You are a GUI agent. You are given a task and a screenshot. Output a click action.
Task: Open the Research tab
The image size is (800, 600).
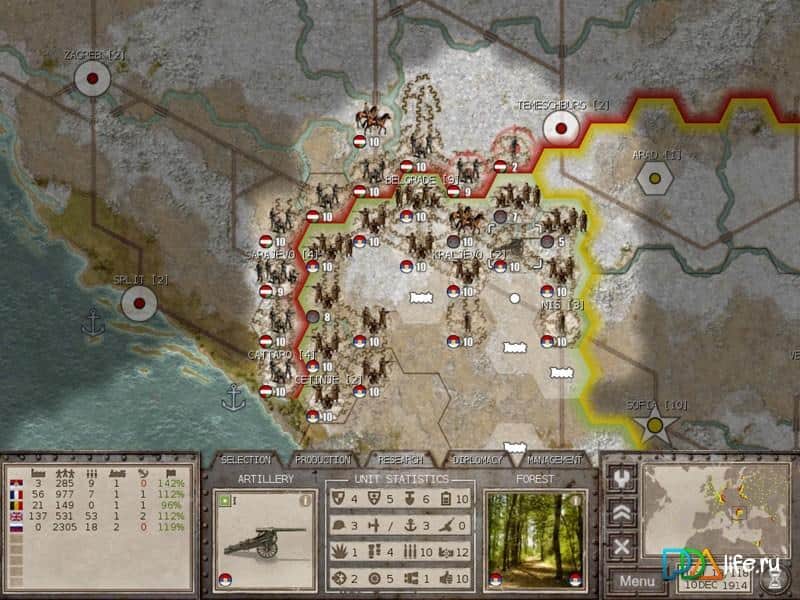coord(400,460)
